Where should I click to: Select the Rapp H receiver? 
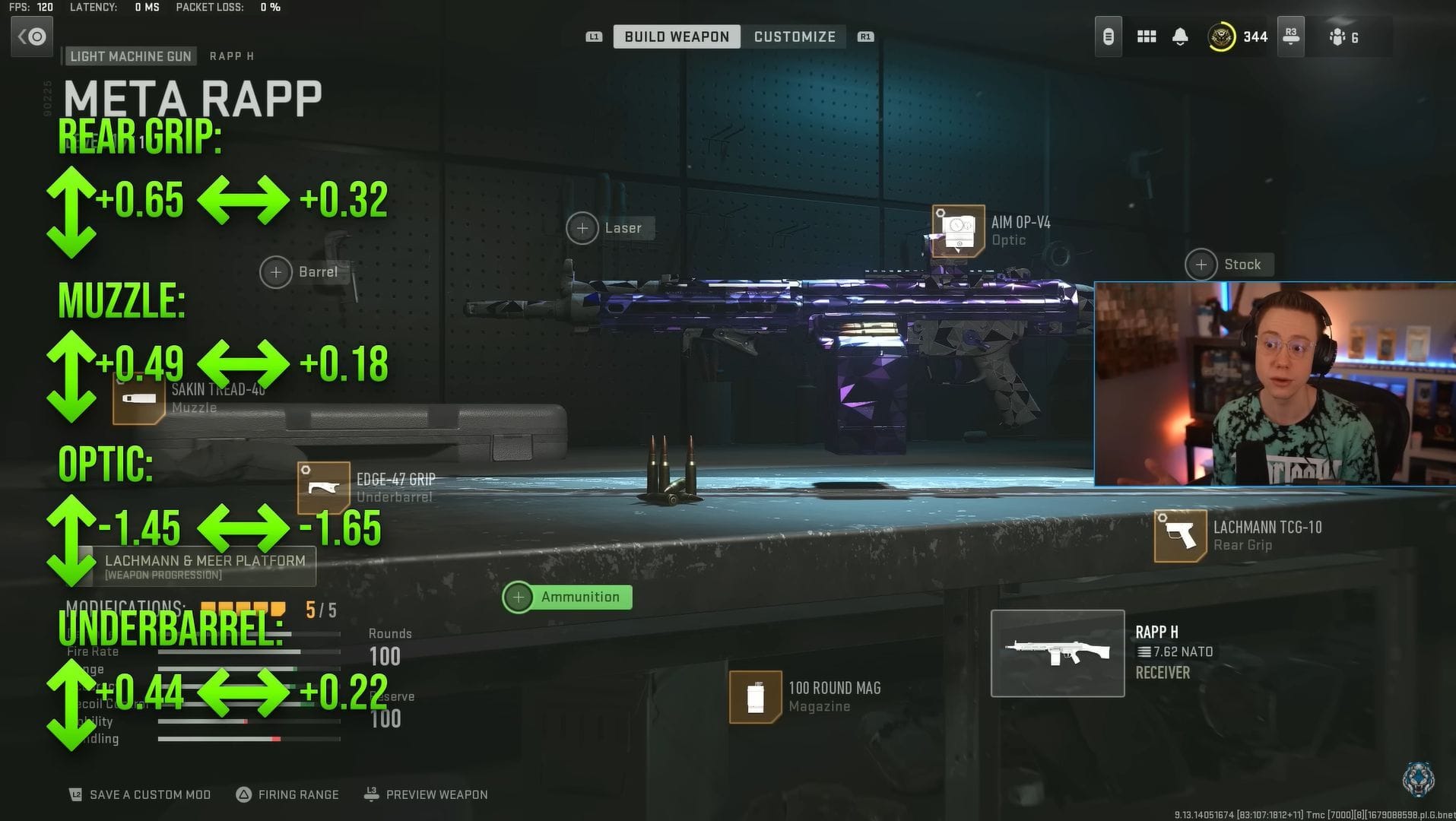[x=1058, y=652]
